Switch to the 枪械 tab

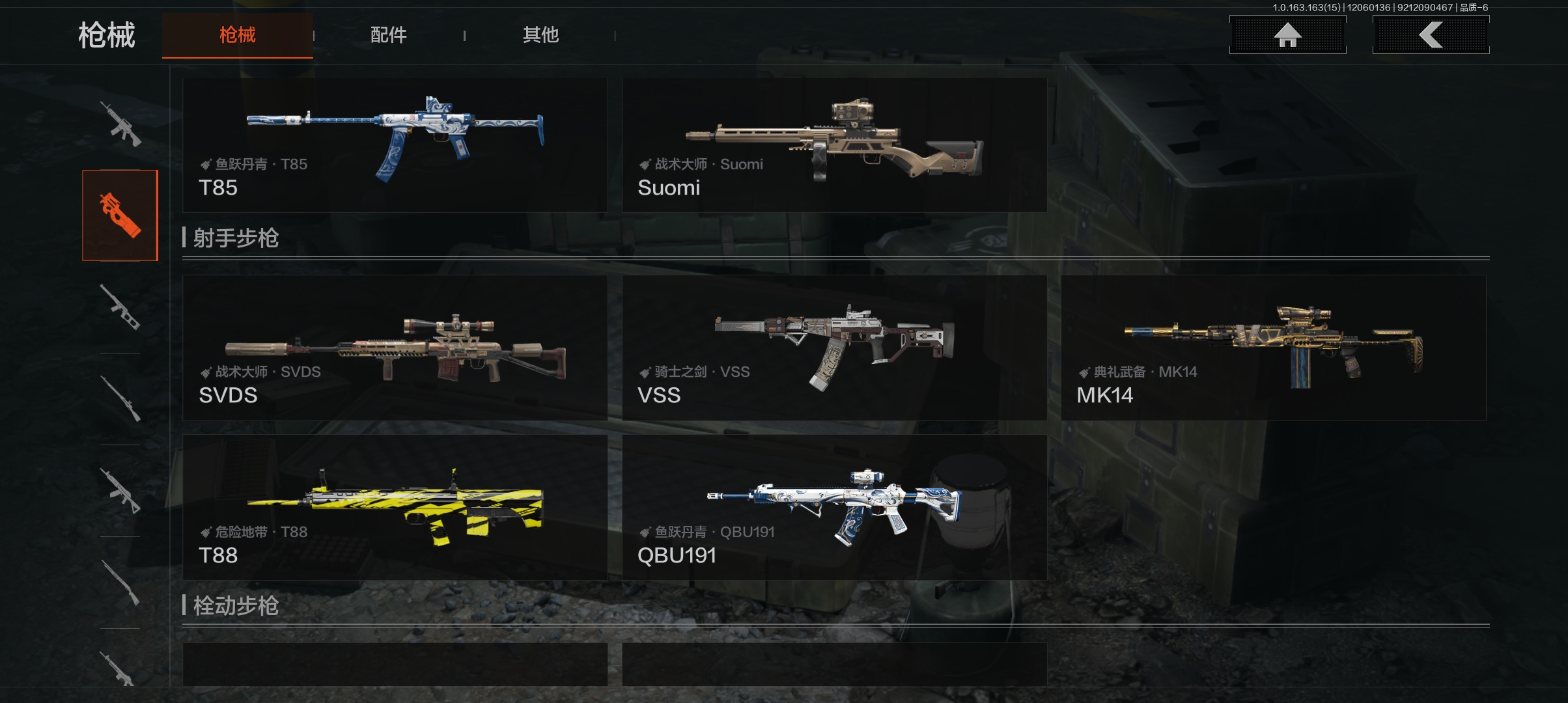[x=237, y=35]
